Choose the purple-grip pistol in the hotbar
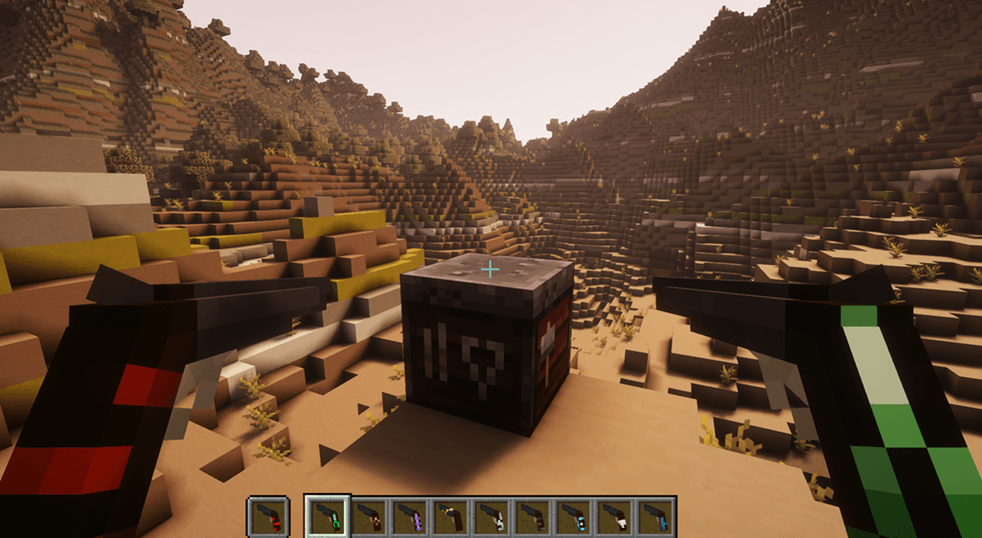982x538 pixels. (410, 516)
